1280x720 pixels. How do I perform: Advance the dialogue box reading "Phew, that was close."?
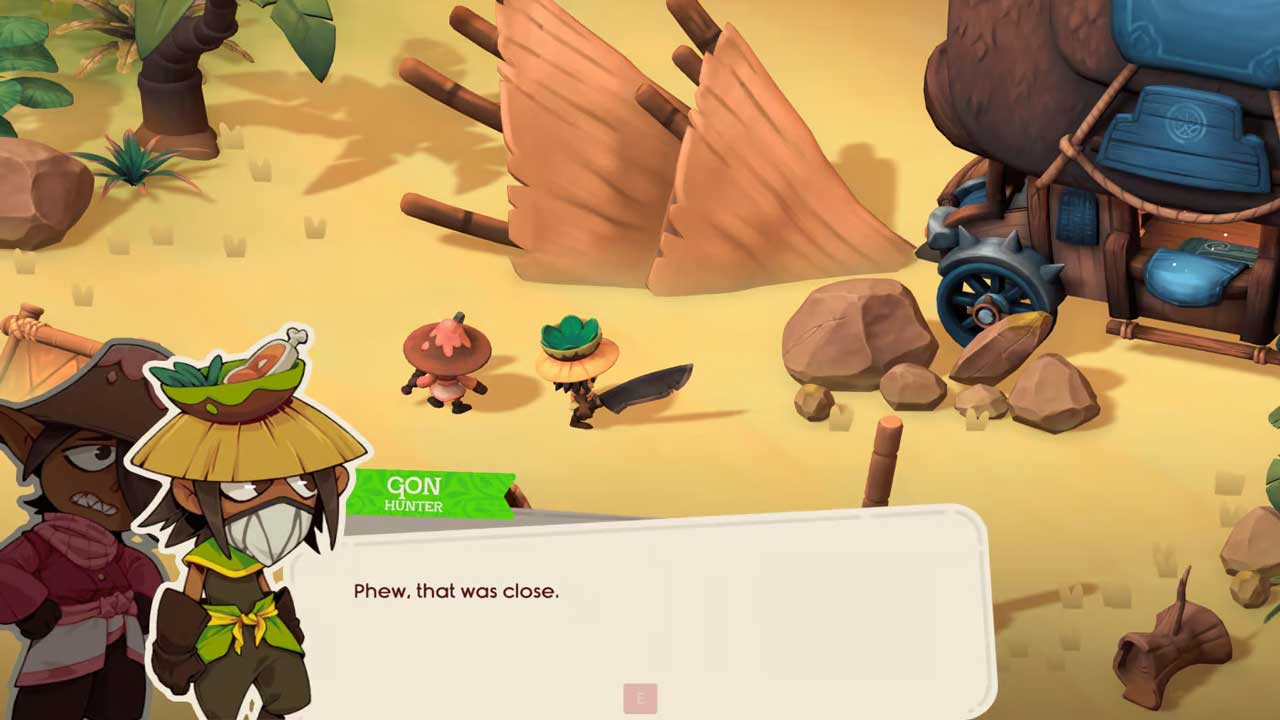click(640, 698)
